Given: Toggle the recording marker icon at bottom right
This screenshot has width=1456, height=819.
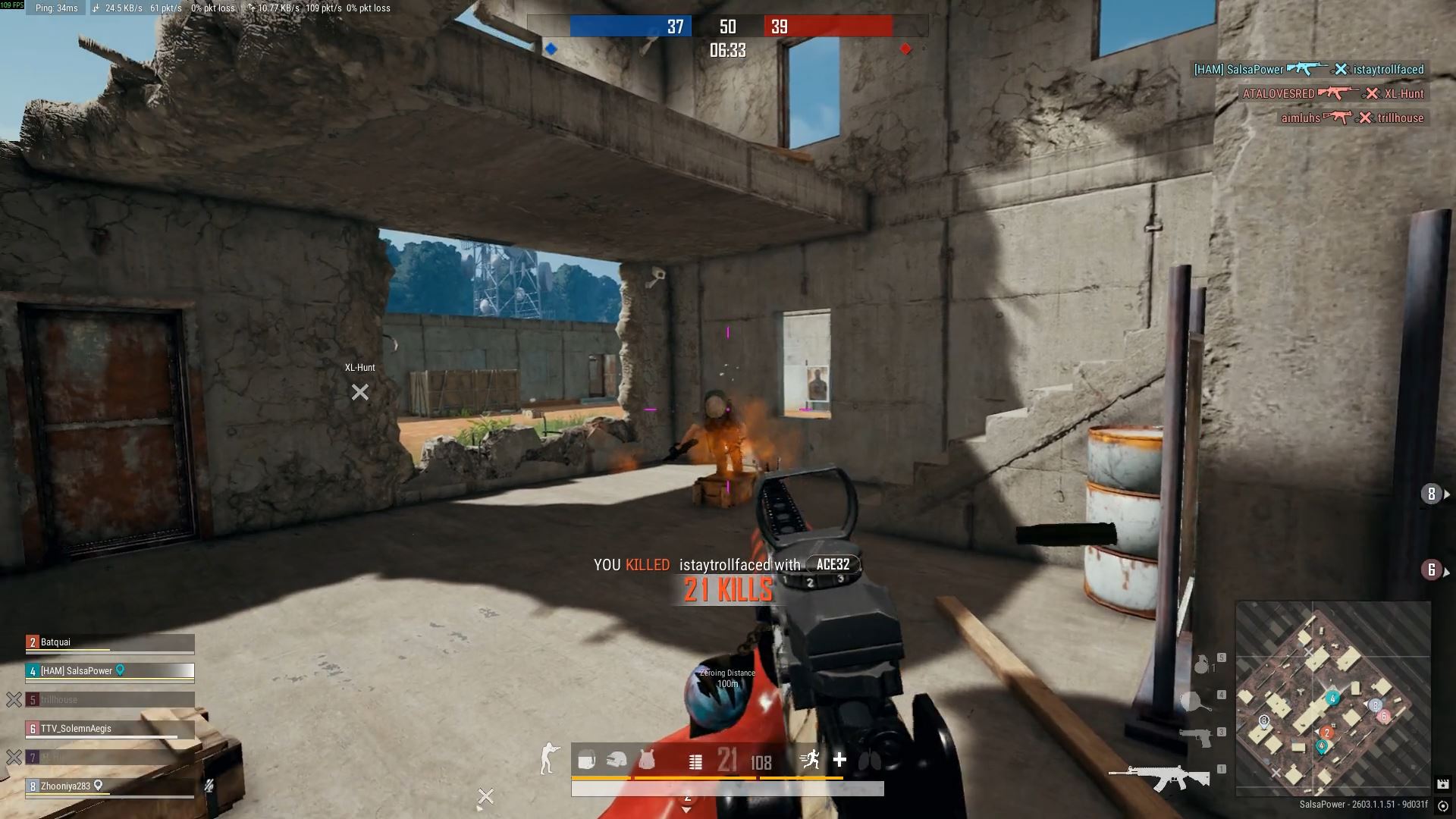Looking at the screenshot, I should tap(1443, 806).
